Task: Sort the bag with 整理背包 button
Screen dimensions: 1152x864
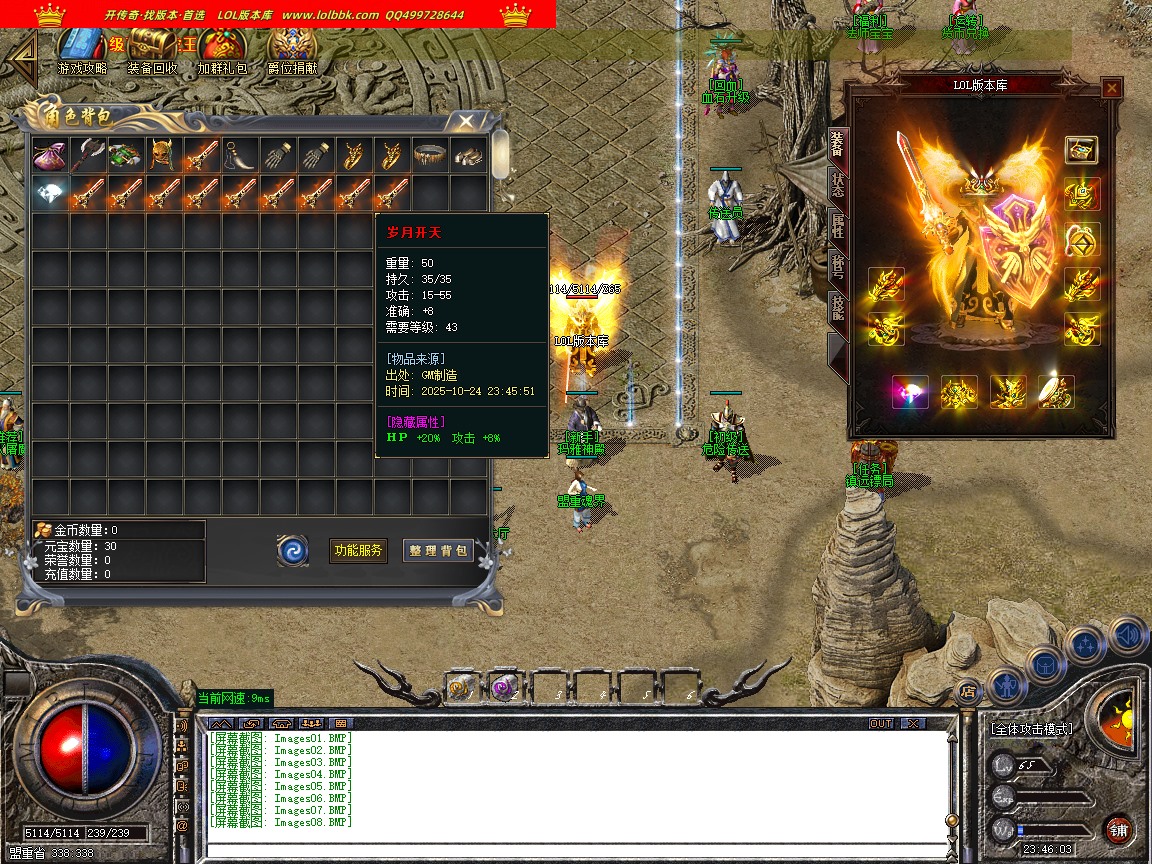Action: 438,550
